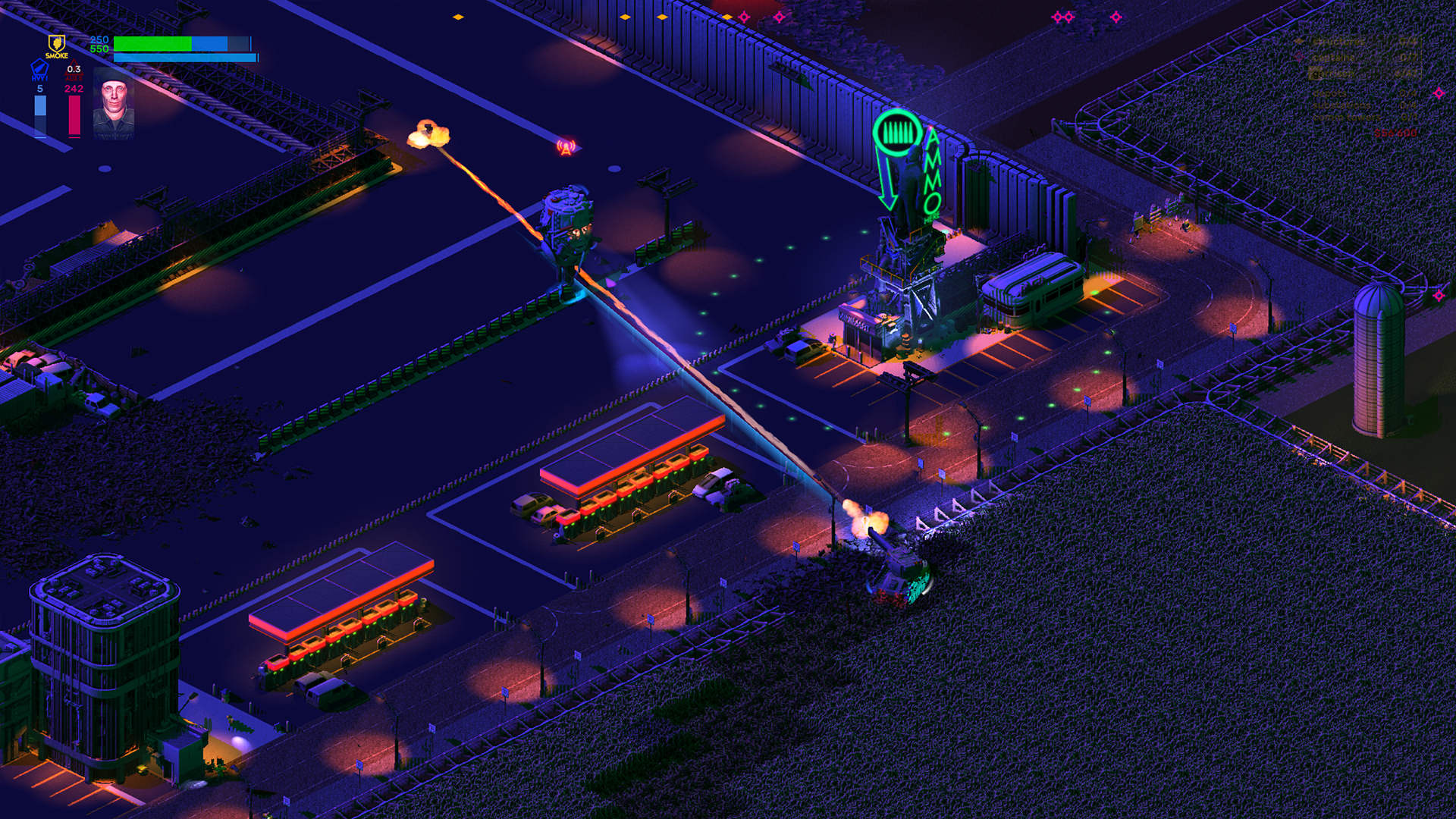Screen dimensions: 1456x819
Task: Select the AUX II weapon triangle icon
Action: coord(75,68)
